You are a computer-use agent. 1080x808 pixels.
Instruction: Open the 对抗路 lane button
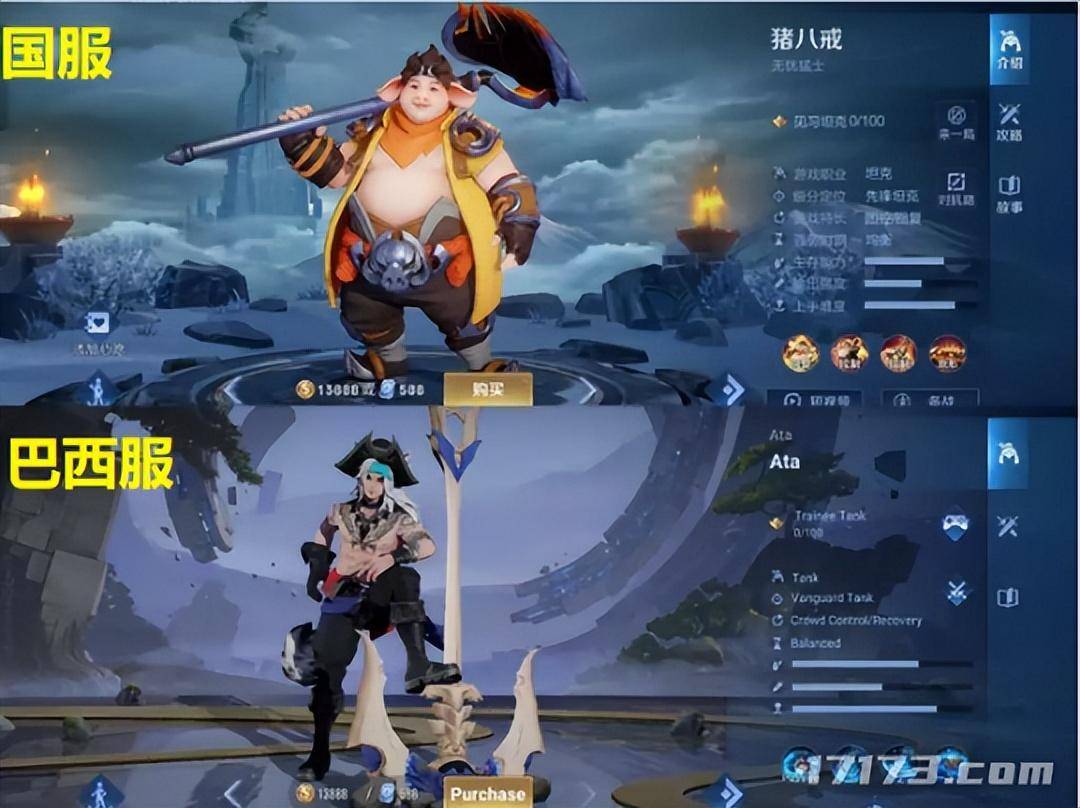[956, 188]
